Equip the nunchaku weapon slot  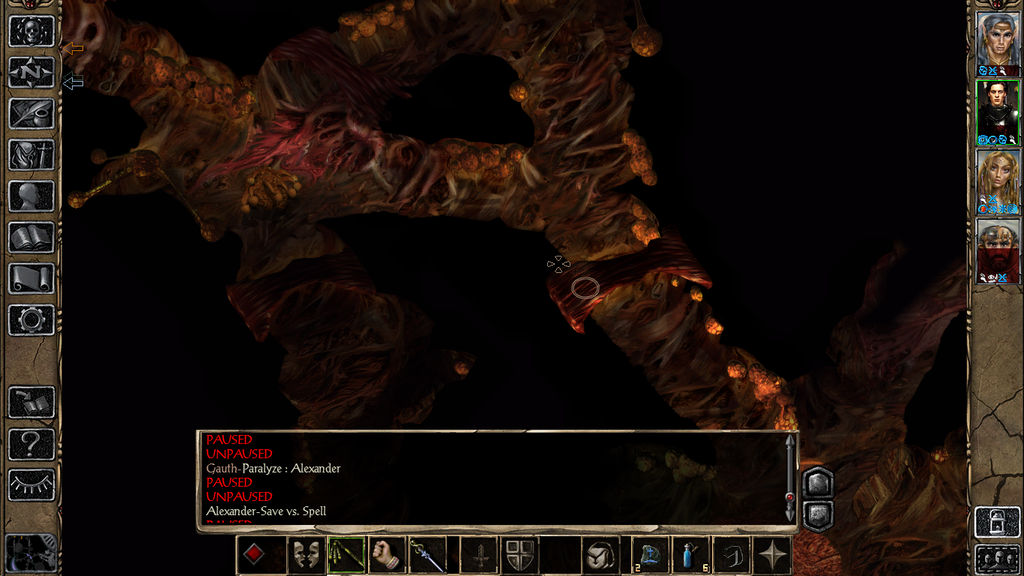point(346,555)
